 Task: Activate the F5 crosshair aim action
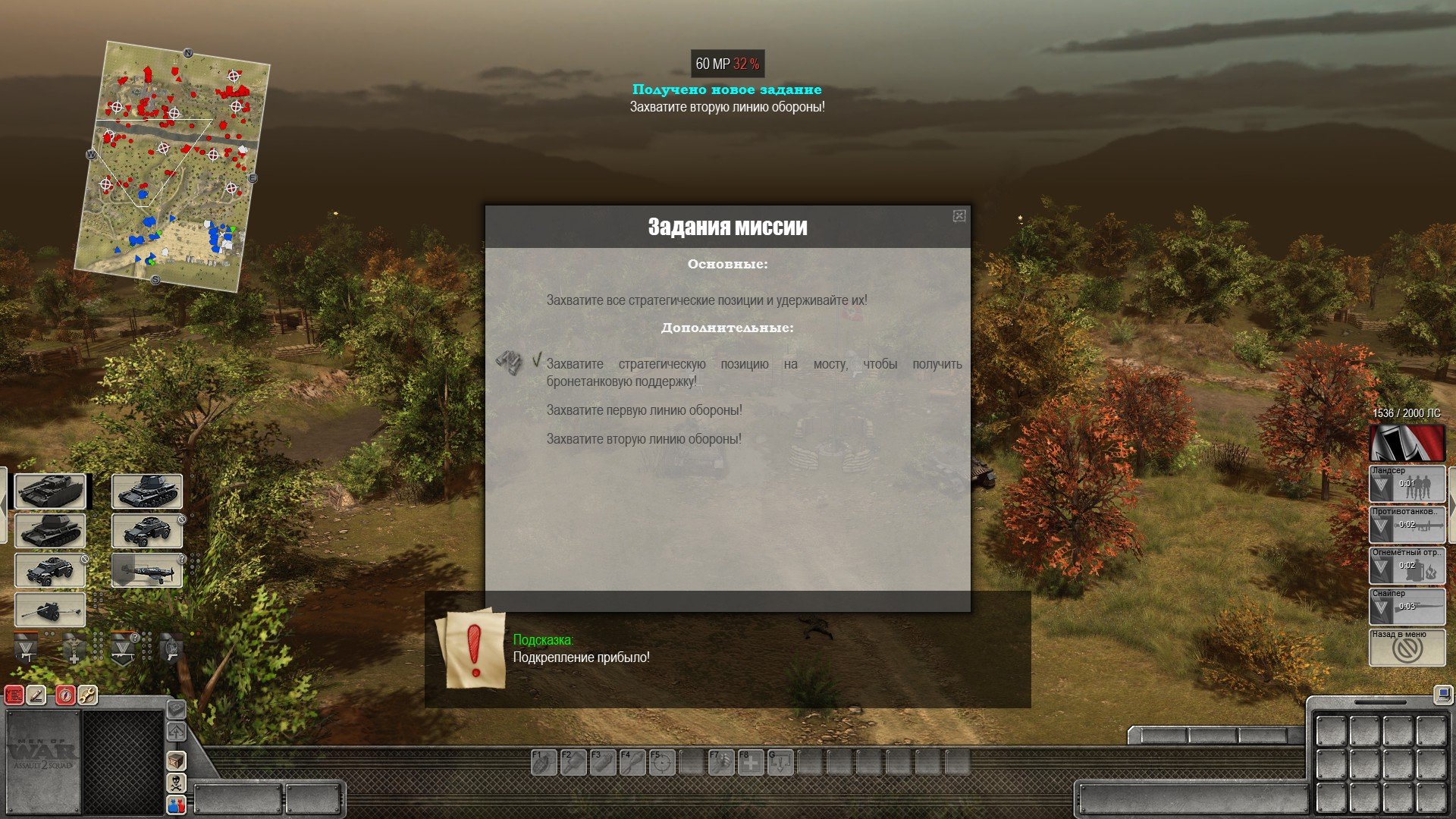[662, 762]
